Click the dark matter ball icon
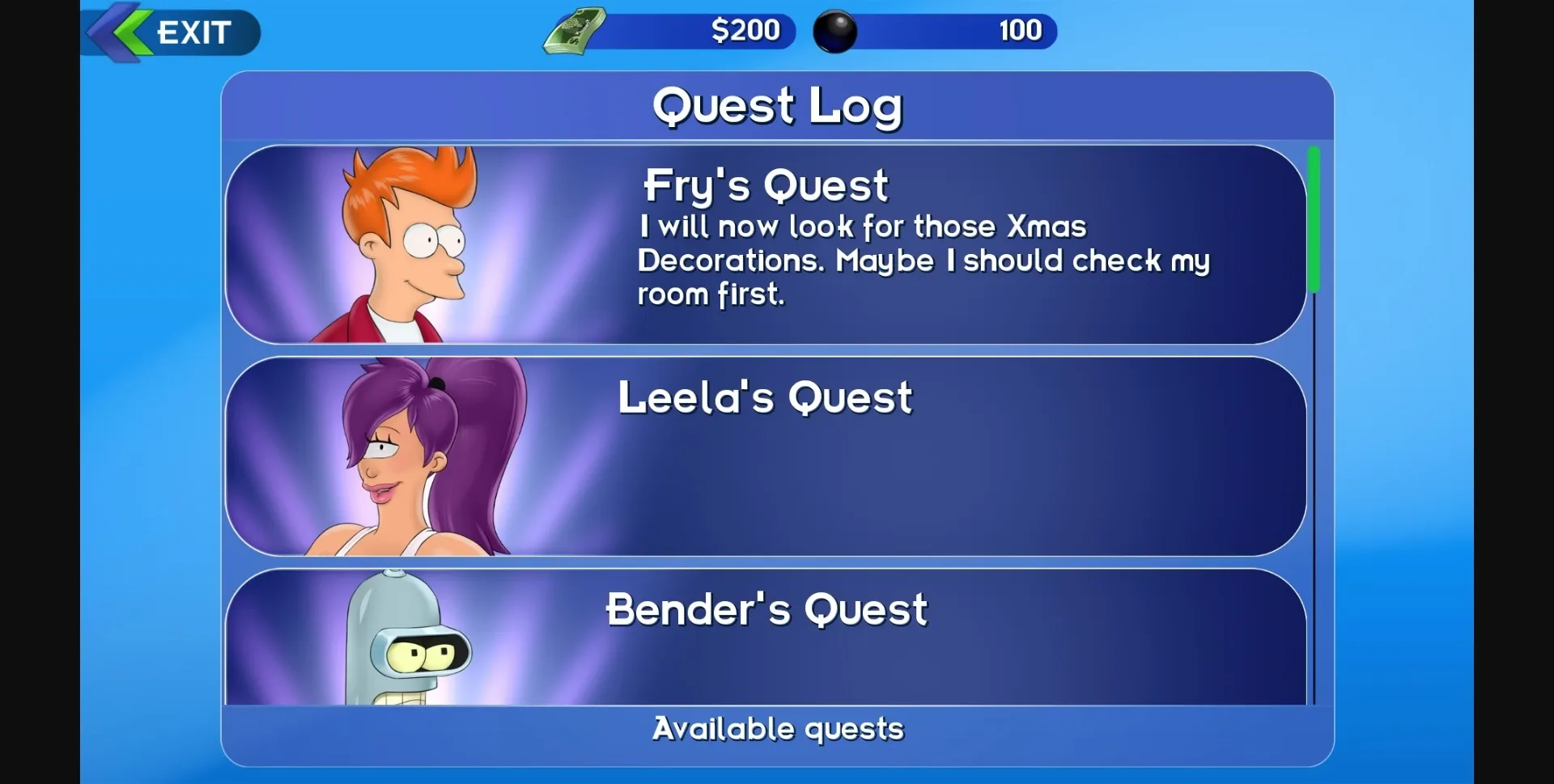 pos(834,32)
